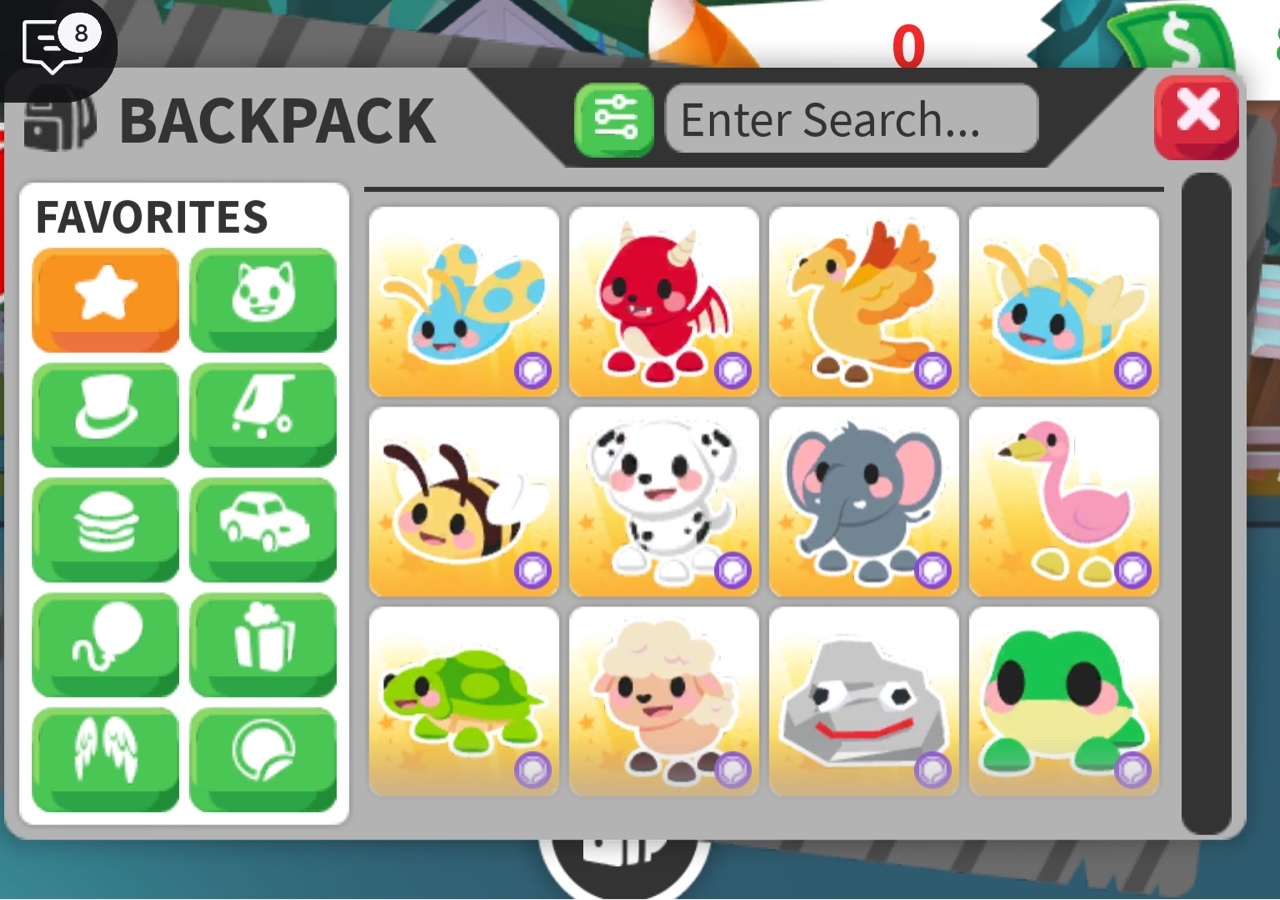Select the Gifts category icon

click(263, 643)
